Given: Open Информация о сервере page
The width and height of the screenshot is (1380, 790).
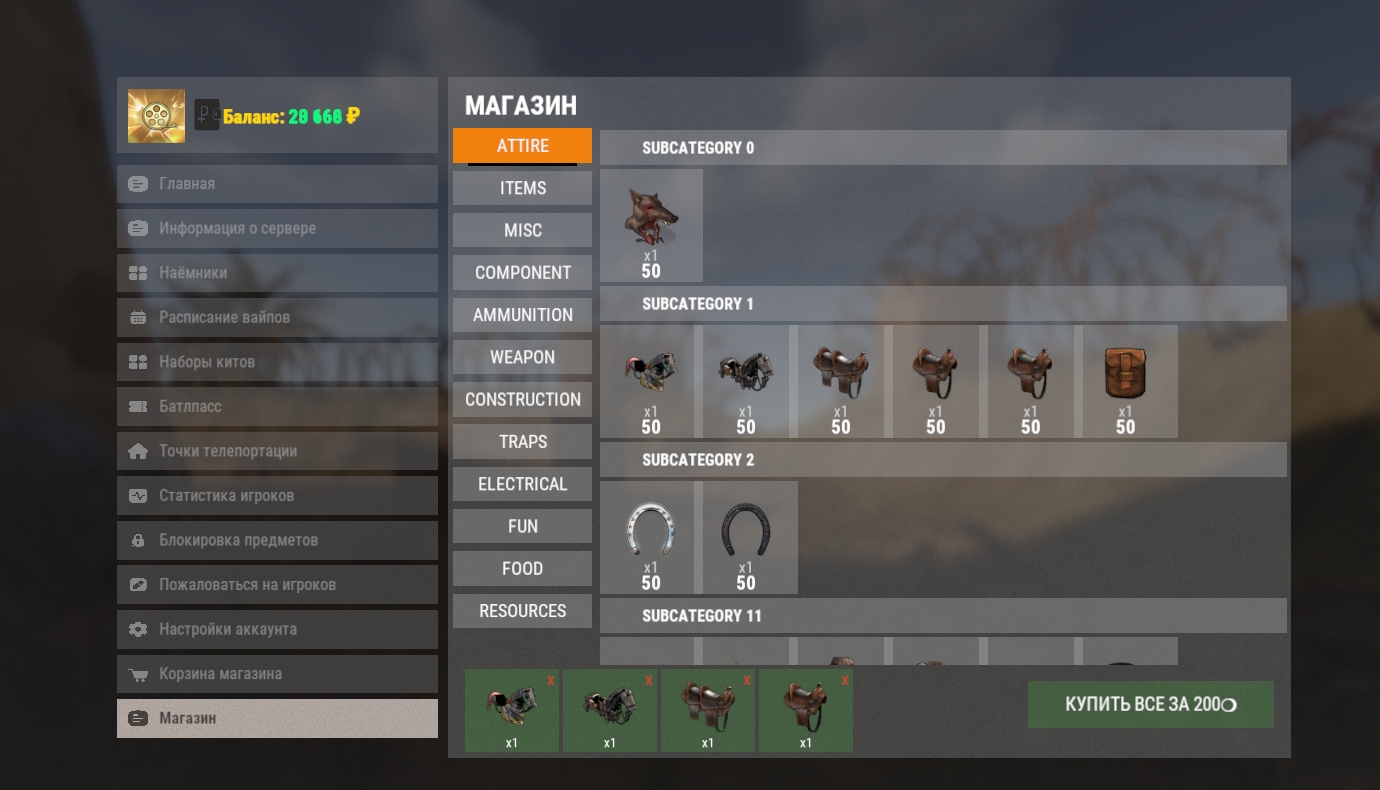Looking at the screenshot, I should coord(277,228).
